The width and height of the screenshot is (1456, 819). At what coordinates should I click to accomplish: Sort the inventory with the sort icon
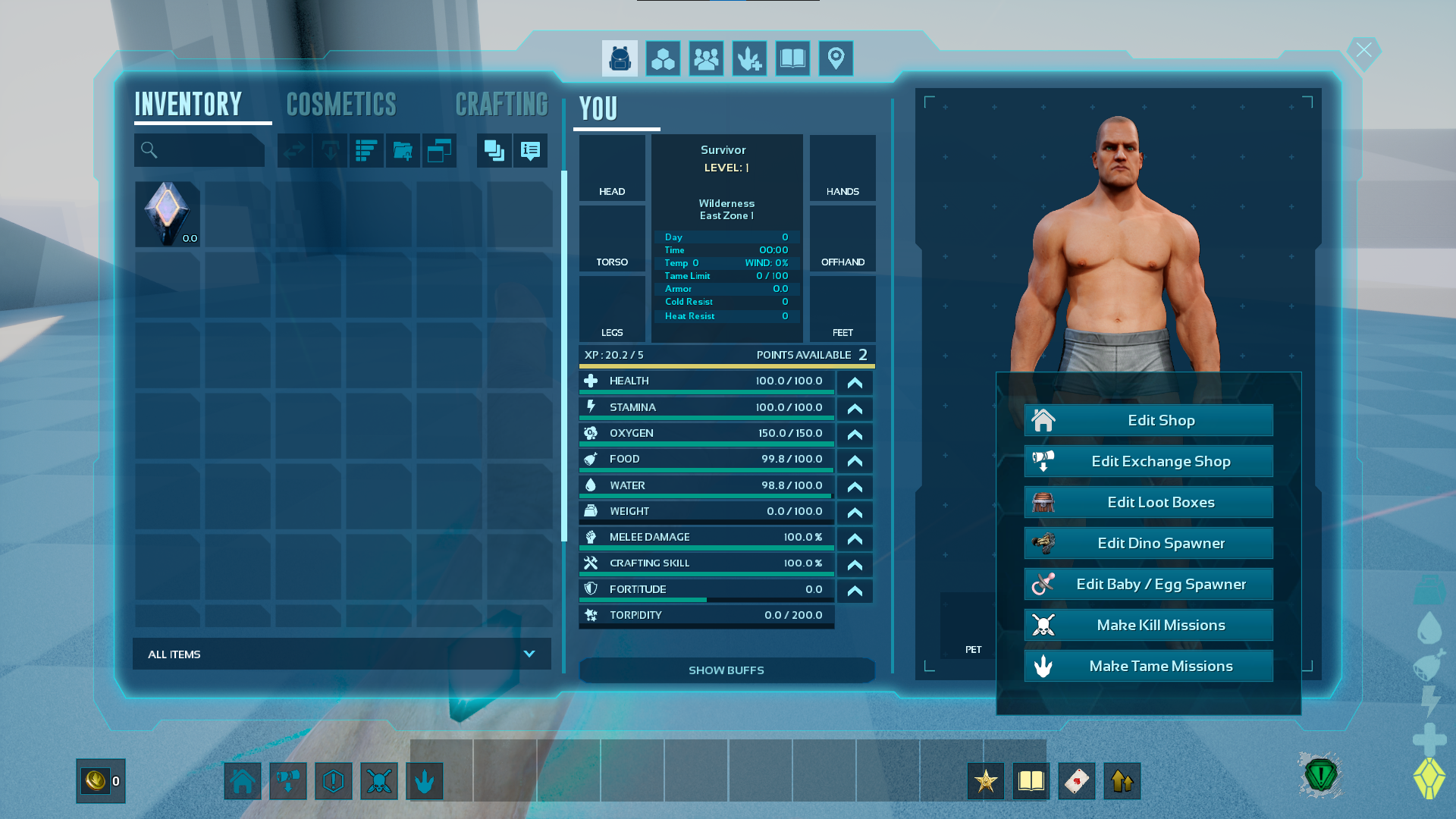tap(366, 150)
